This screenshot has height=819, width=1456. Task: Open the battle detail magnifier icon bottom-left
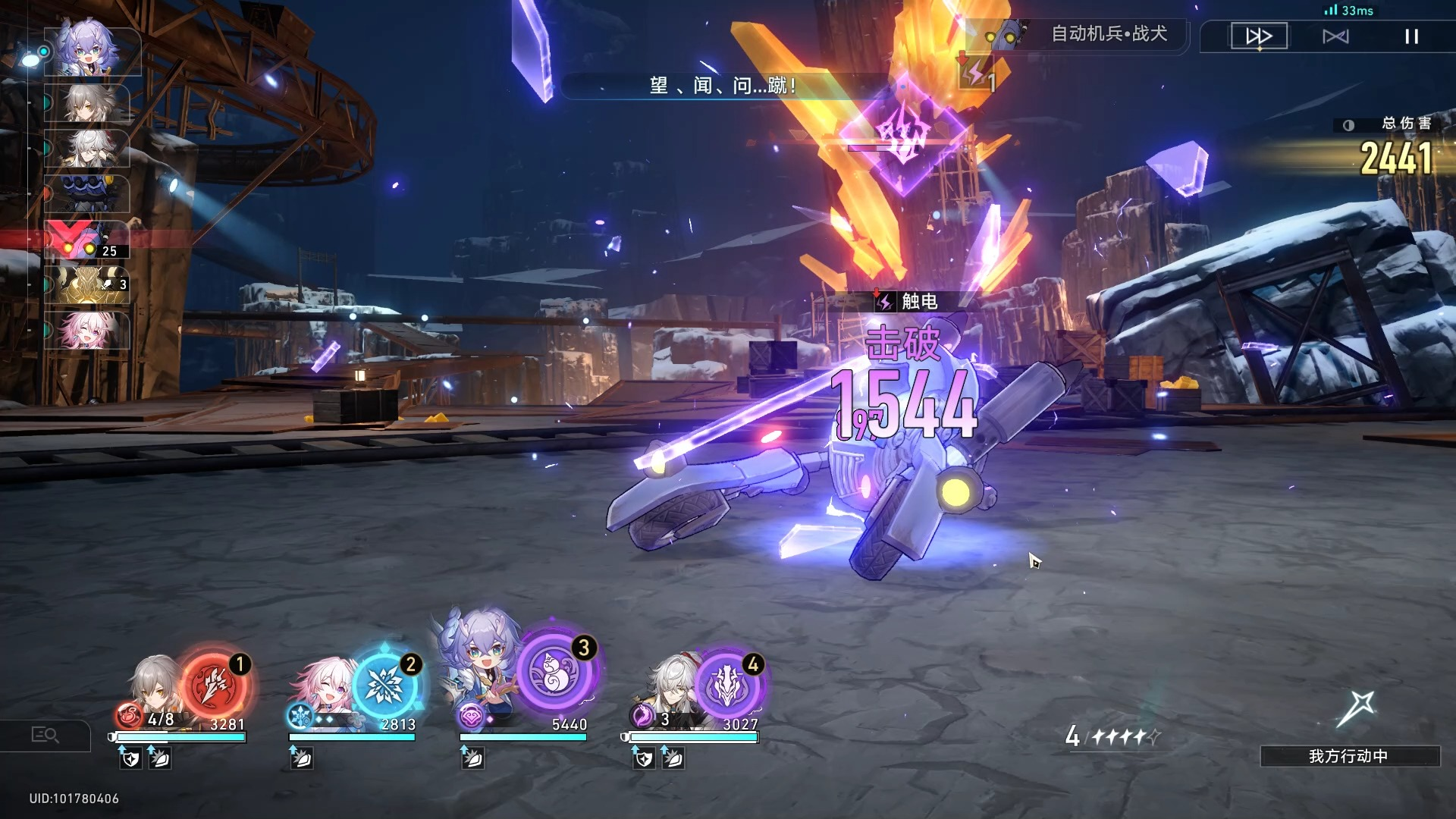(47, 735)
